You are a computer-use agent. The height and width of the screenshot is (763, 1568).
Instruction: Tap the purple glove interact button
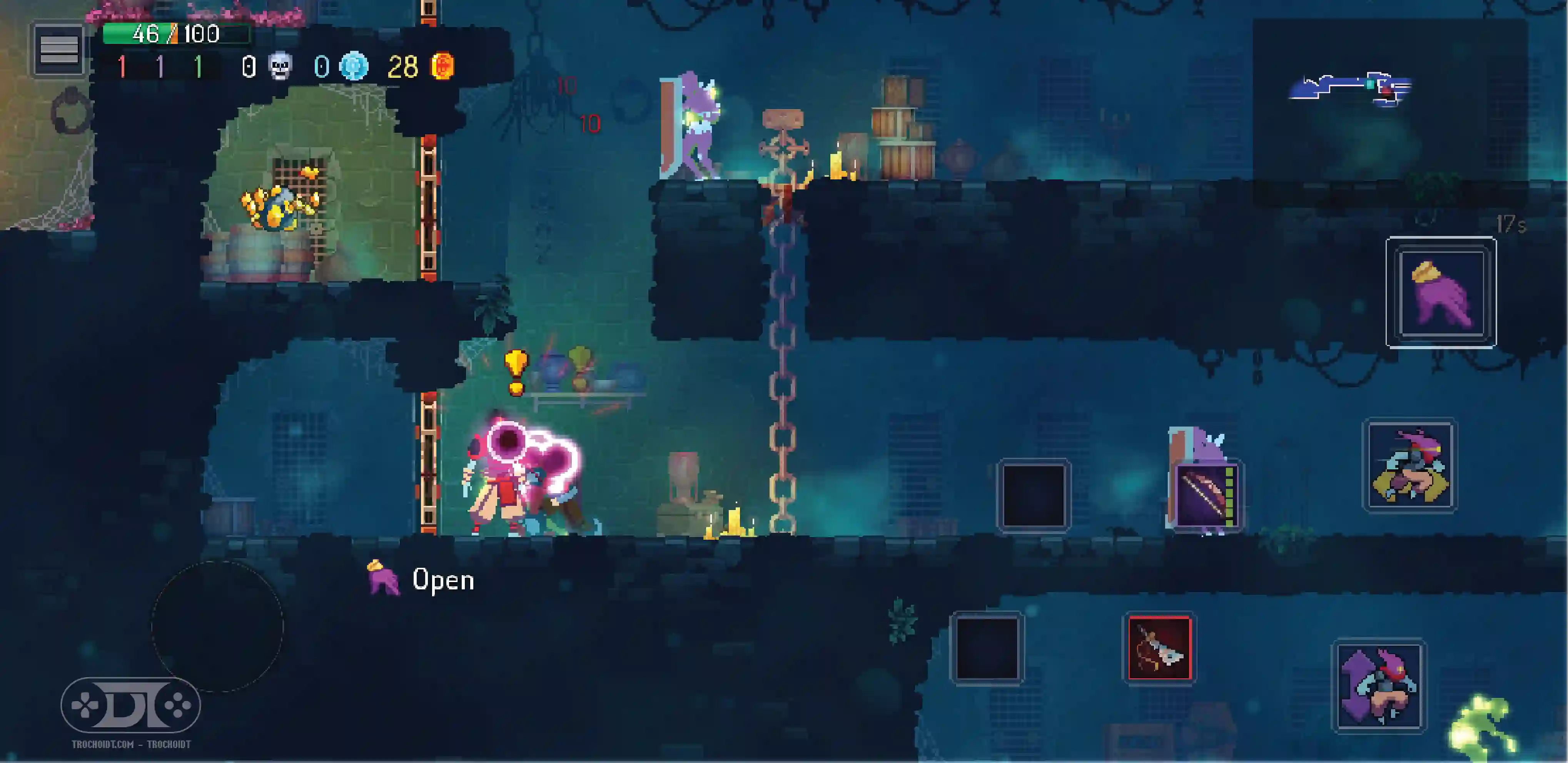click(x=1441, y=292)
